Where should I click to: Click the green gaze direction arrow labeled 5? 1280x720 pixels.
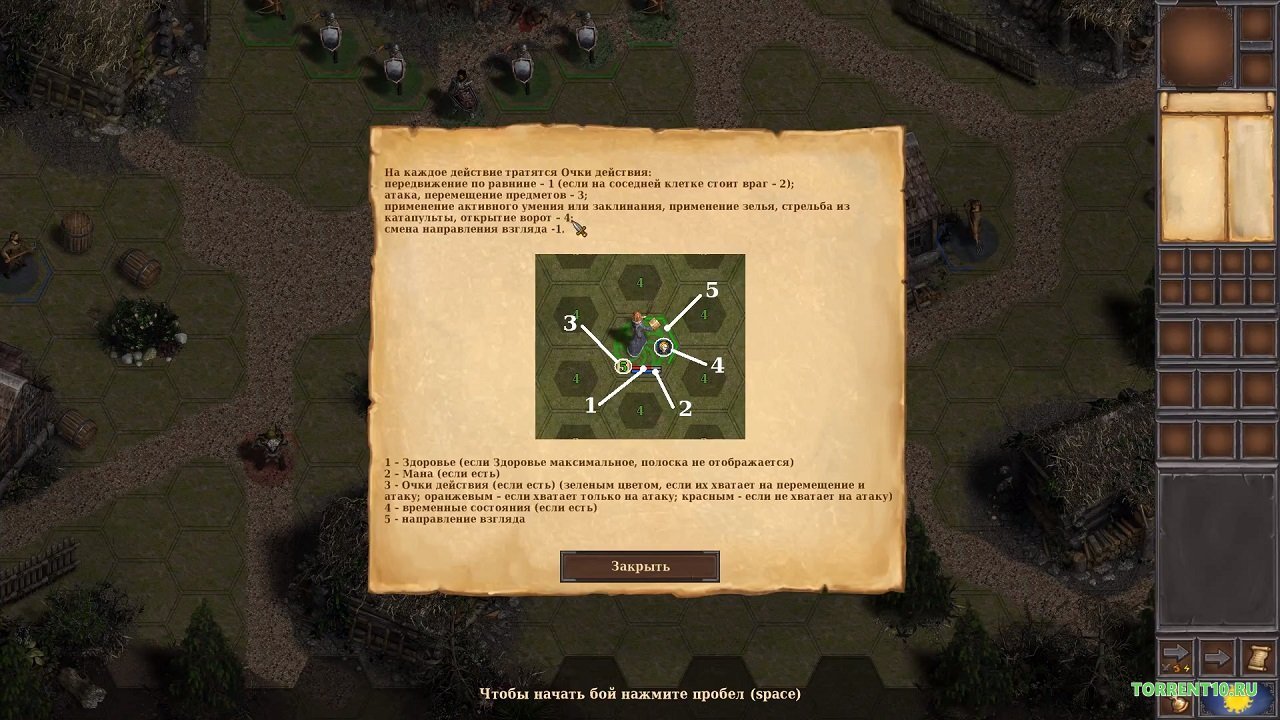(x=666, y=328)
